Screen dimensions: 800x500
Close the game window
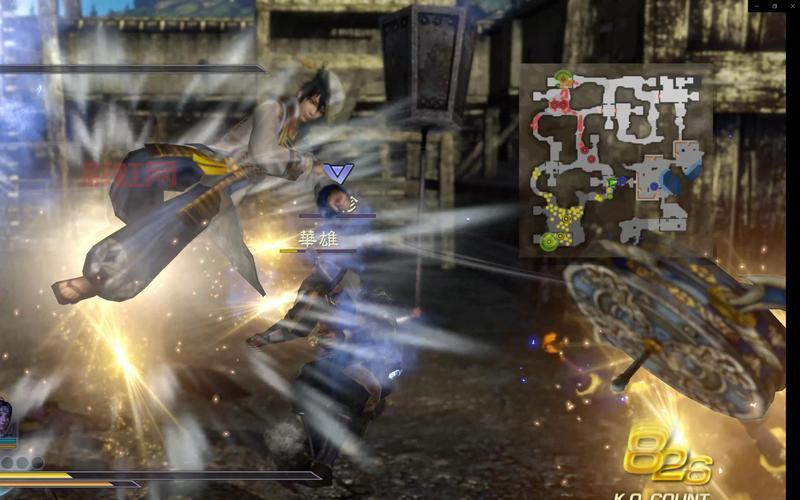[791, 5]
